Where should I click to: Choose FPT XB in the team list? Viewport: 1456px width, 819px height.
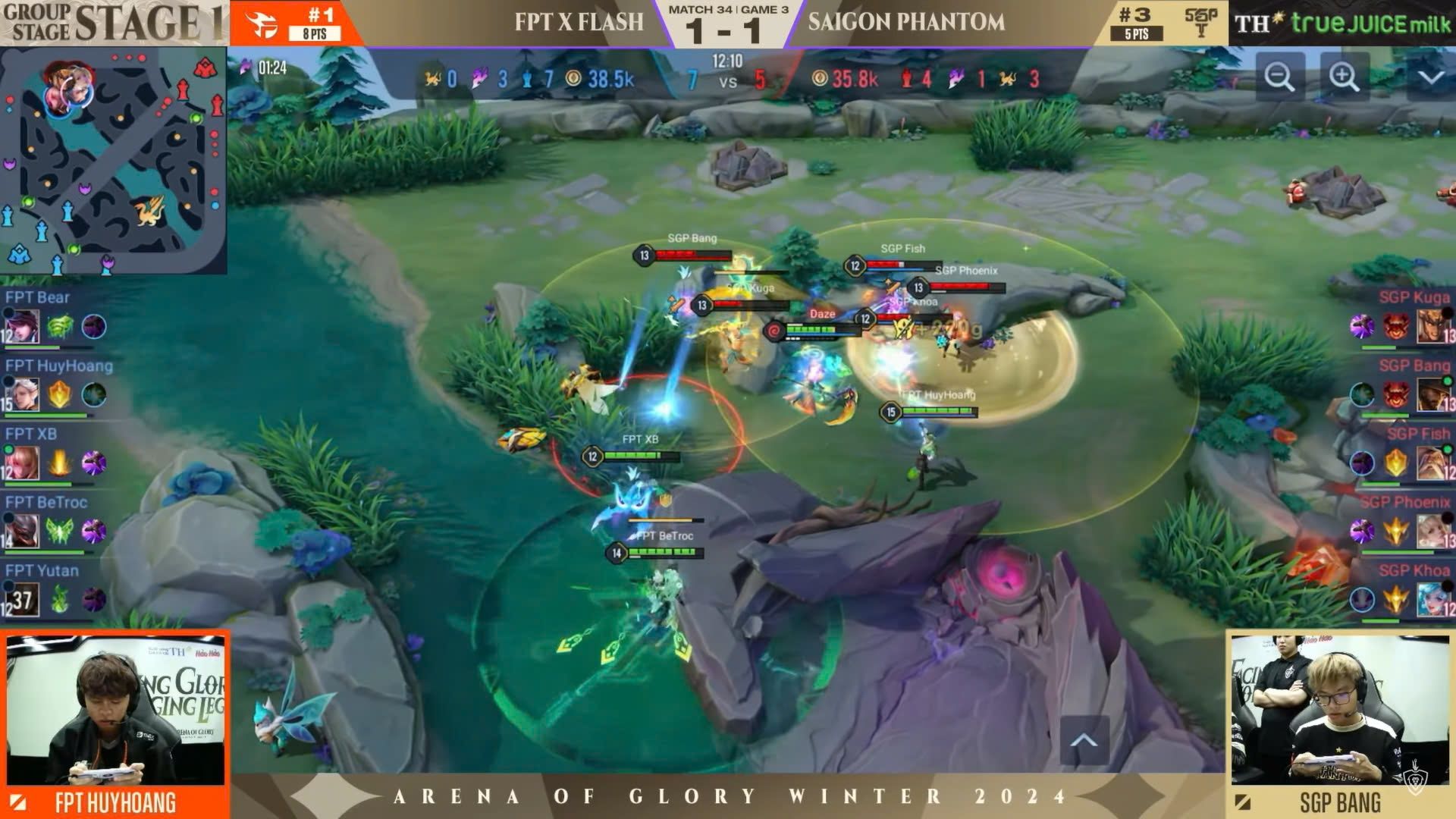pos(57,453)
